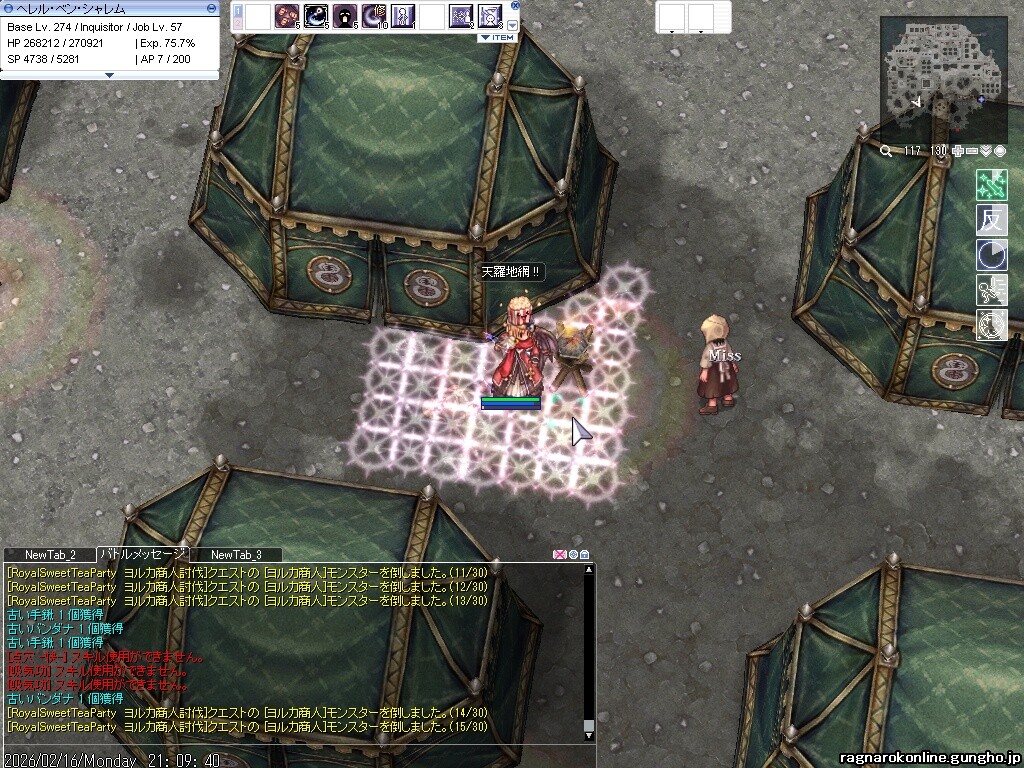Switch hotbar to page 2
The height and width of the screenshot is (768, 1024).
(238, 21)
